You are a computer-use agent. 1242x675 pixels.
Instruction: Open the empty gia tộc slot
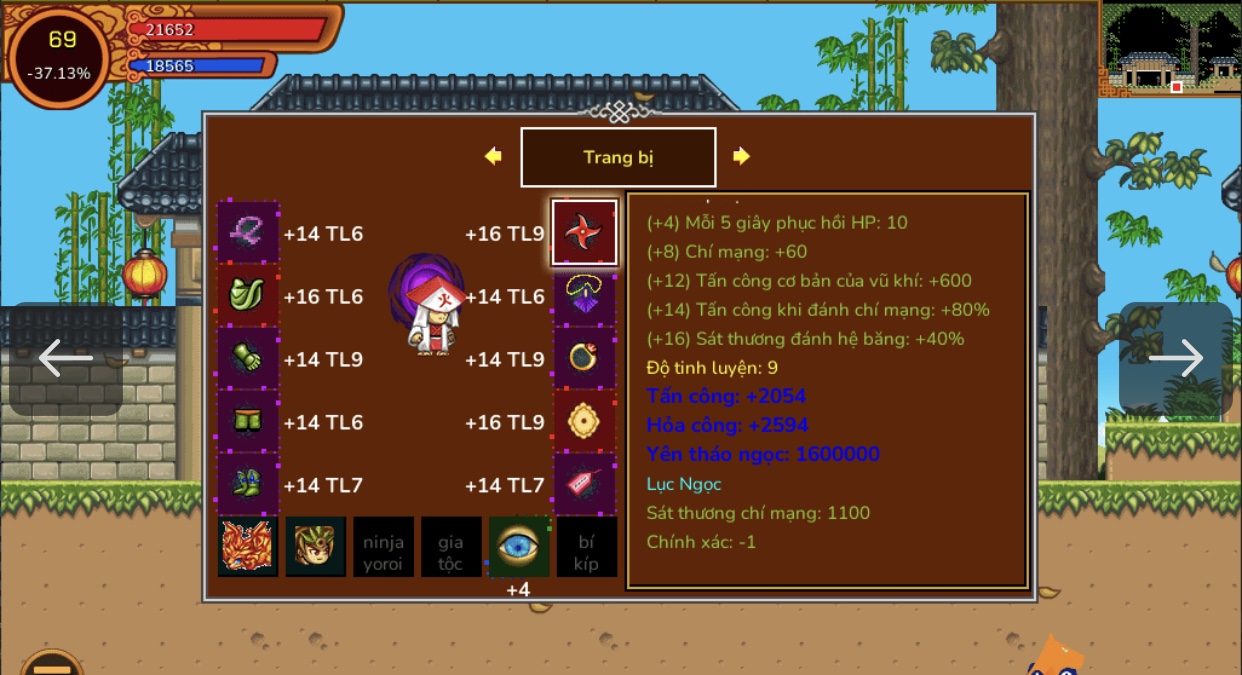point(451,547)
